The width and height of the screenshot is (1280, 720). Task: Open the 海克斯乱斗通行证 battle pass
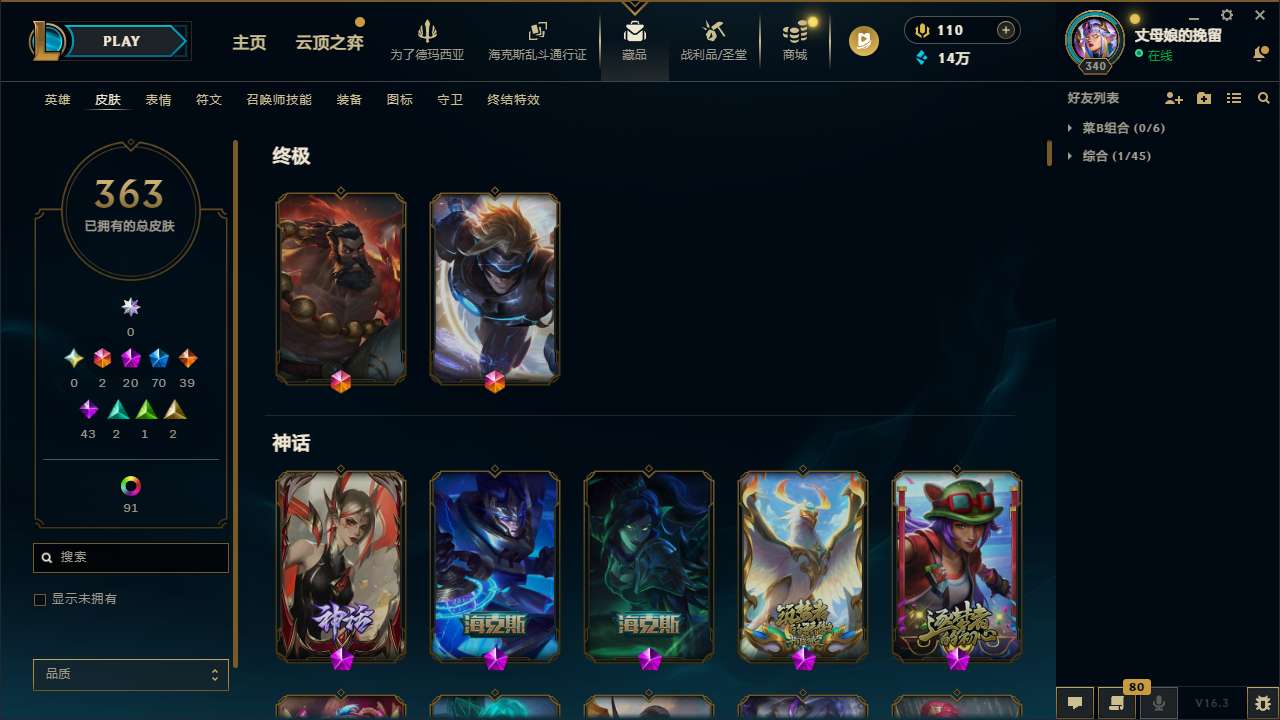537,42
